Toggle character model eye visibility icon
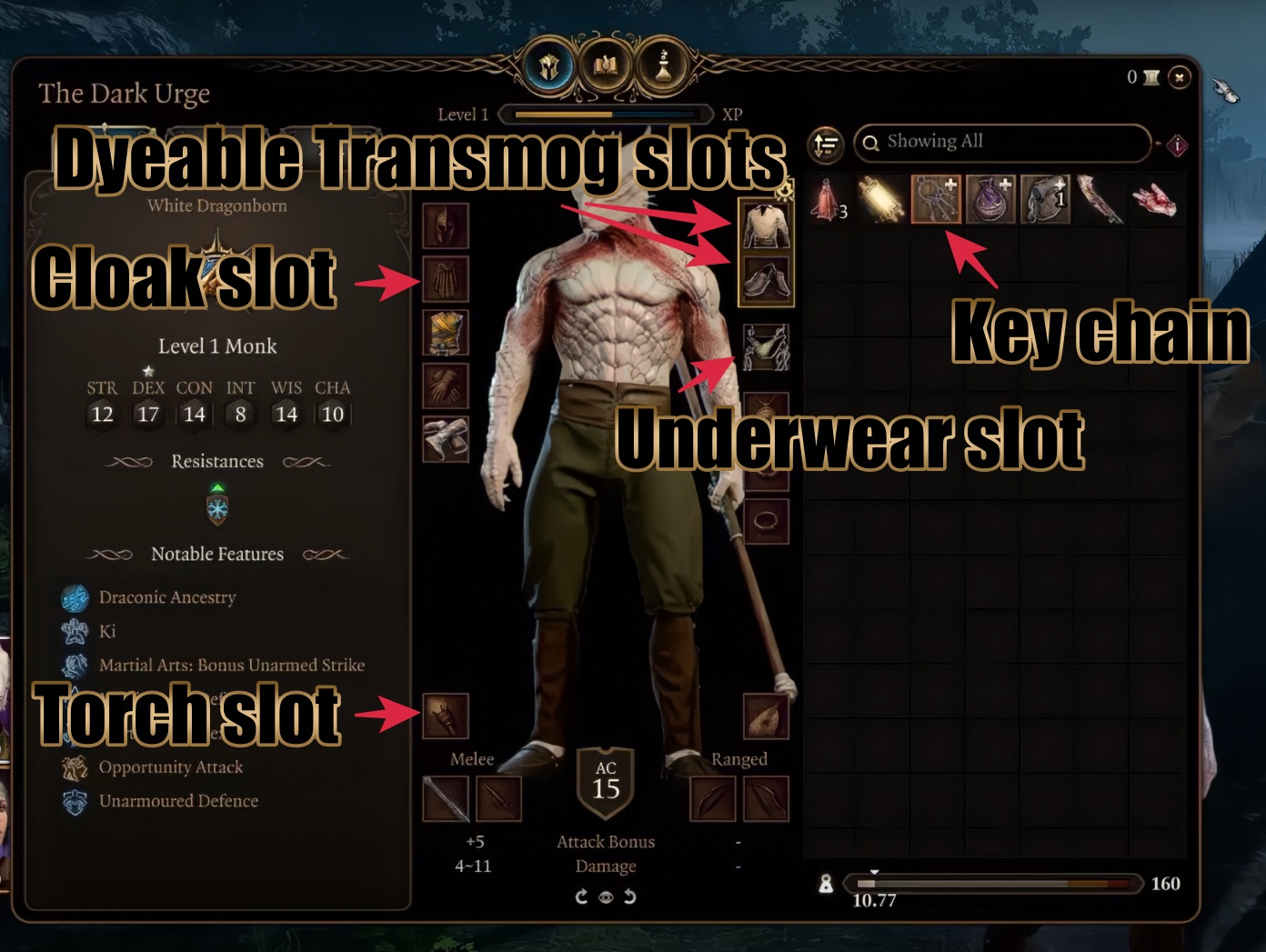Screen dimensions: 1266x952 (x=606, y=897)
